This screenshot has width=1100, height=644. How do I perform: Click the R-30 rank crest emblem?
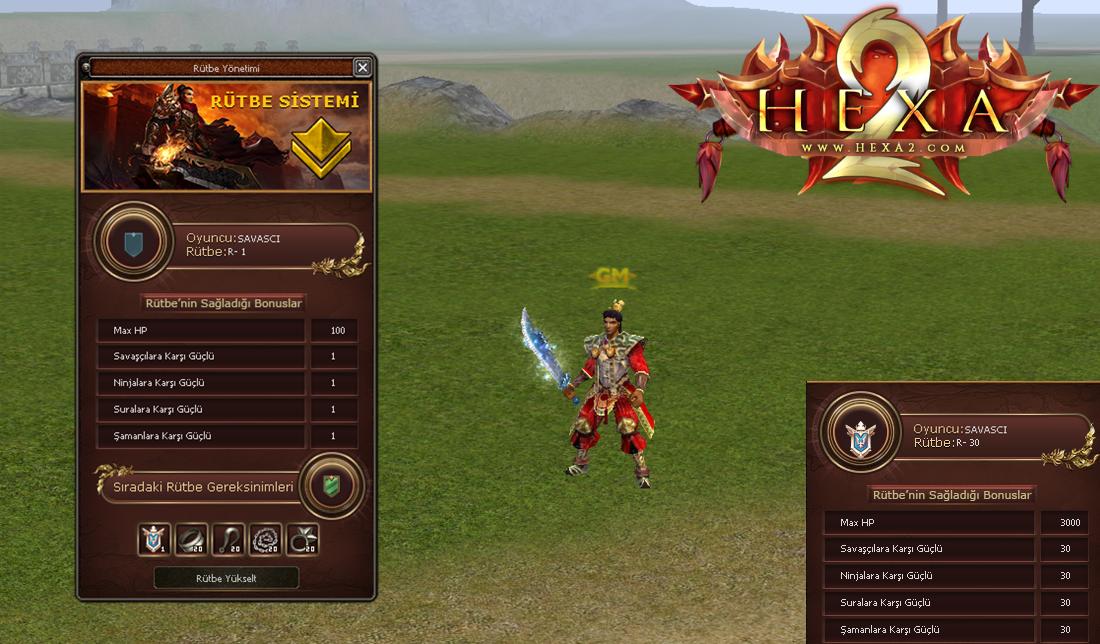[x=860, y=436]
